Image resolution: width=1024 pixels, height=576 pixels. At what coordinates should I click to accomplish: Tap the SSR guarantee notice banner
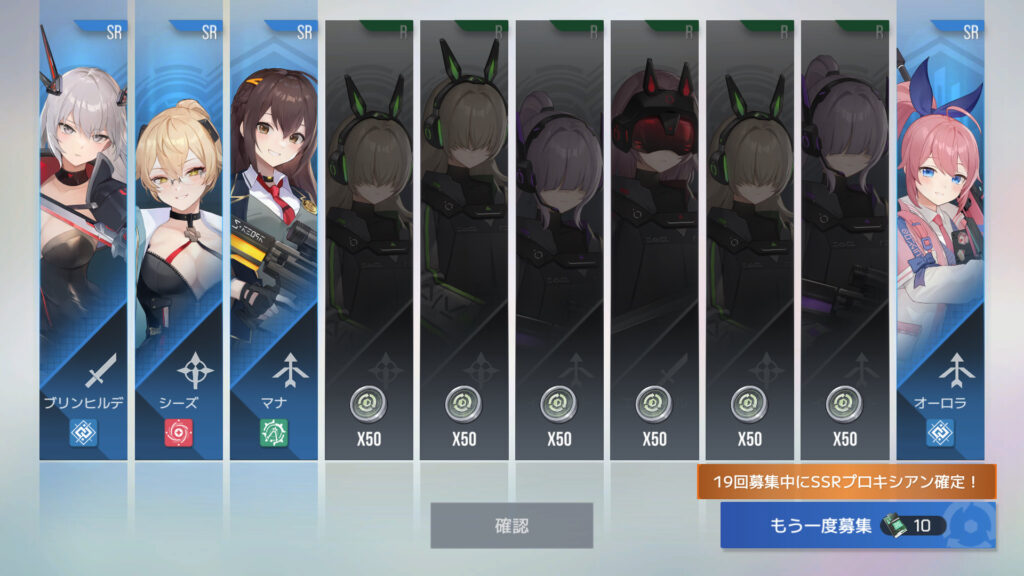[846, 482]
